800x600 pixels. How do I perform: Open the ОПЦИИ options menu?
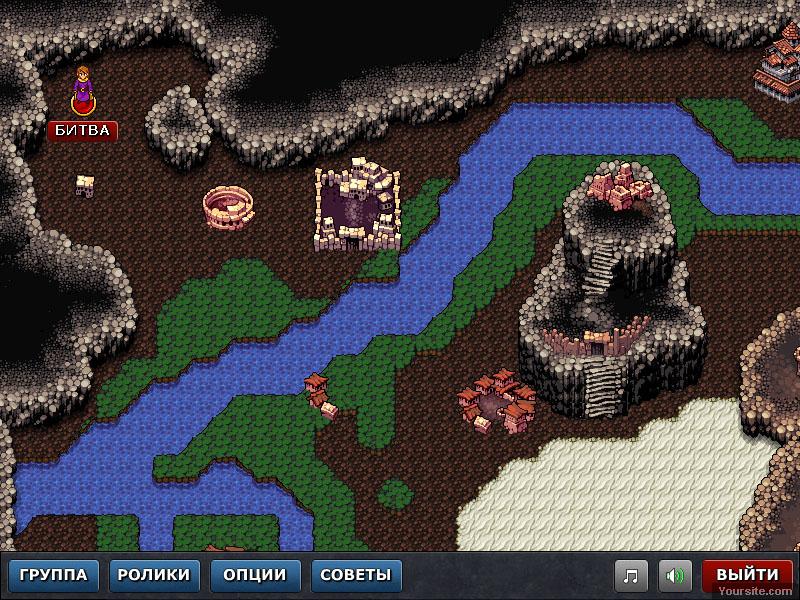click(x=255, y=575)
